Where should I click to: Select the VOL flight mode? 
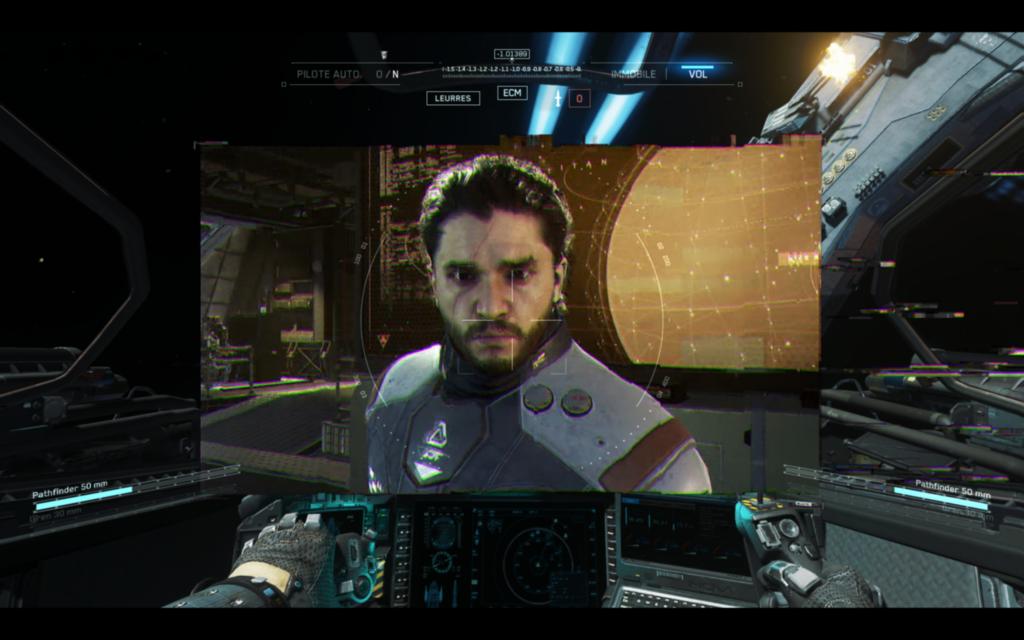698,74
